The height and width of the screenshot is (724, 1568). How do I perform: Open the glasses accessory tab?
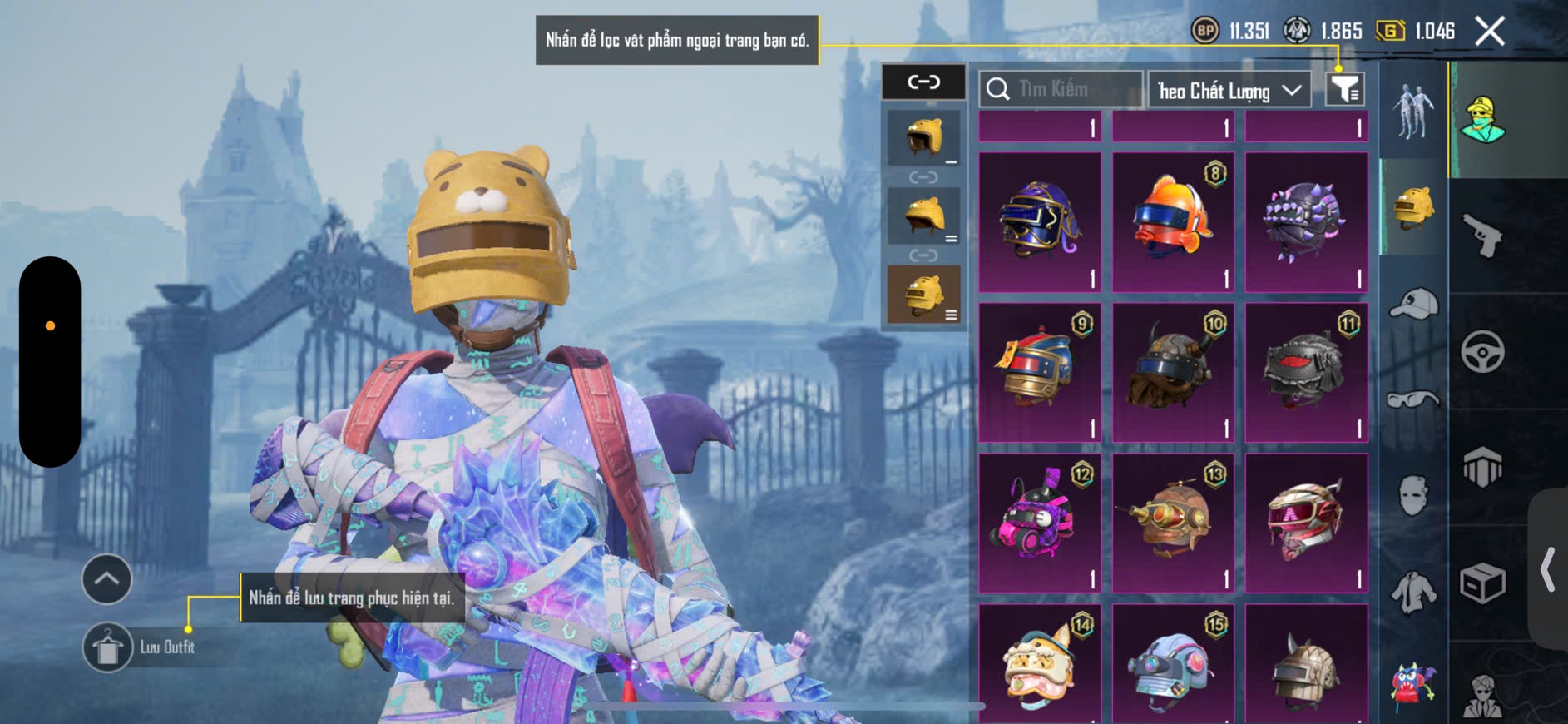coord(1413,400)
